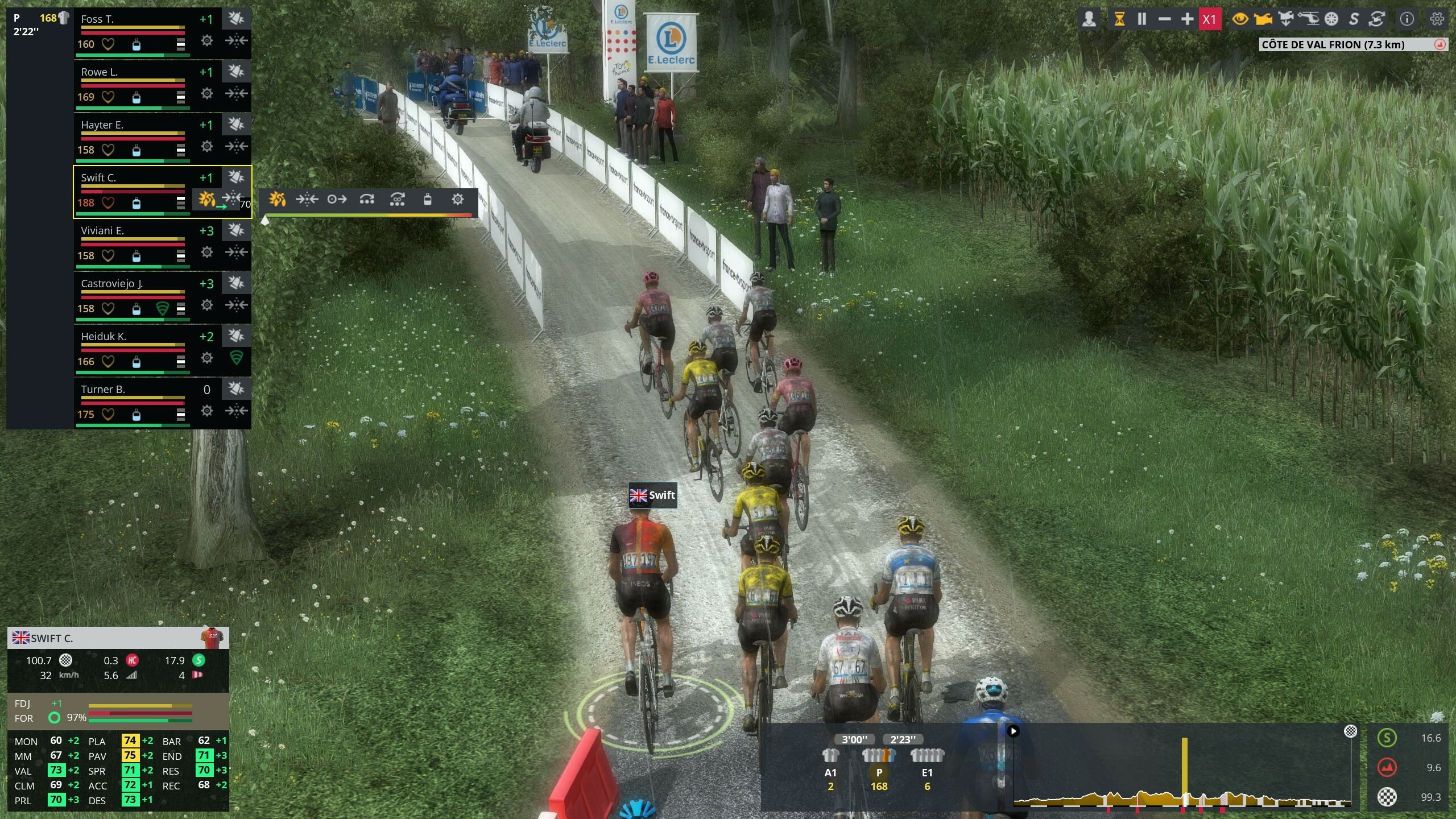The height and width of the screenshot is (819, 1456).
Task: Select the TV camera view
Action: click(x=1263, y=19)
